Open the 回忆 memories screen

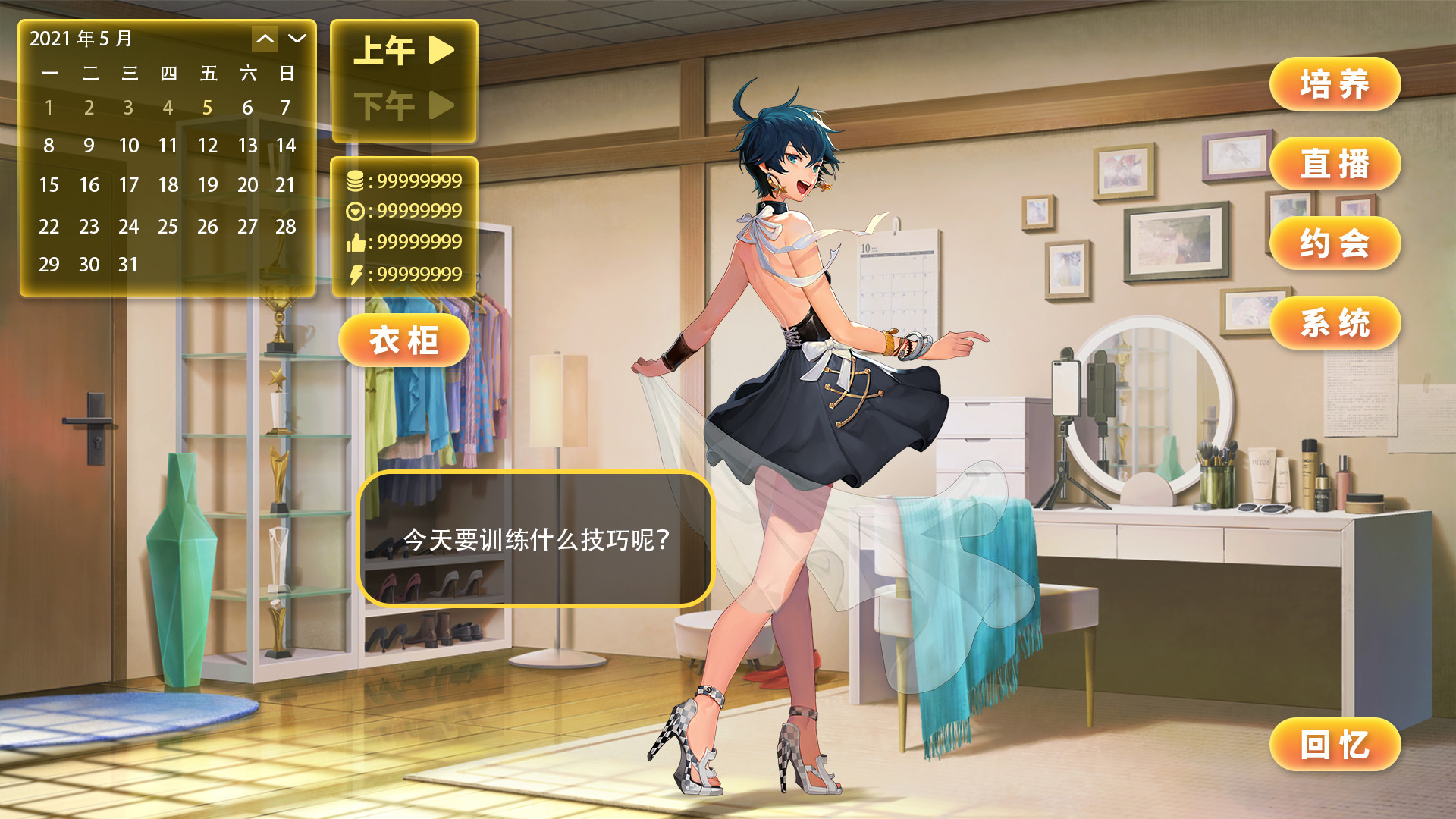(1335, 745)
